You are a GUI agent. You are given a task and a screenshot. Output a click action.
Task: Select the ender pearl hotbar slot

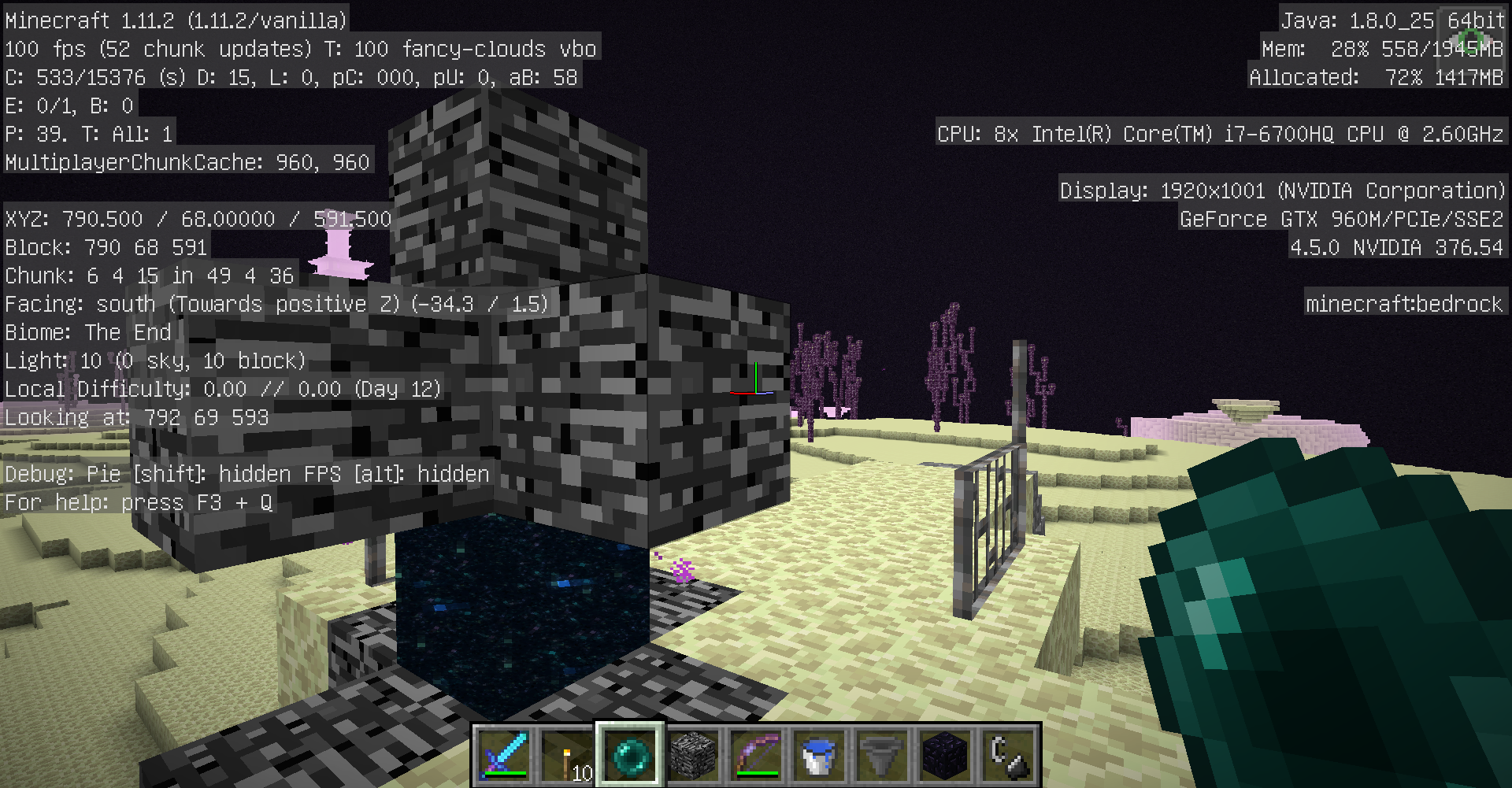click(x=630, y=754)
